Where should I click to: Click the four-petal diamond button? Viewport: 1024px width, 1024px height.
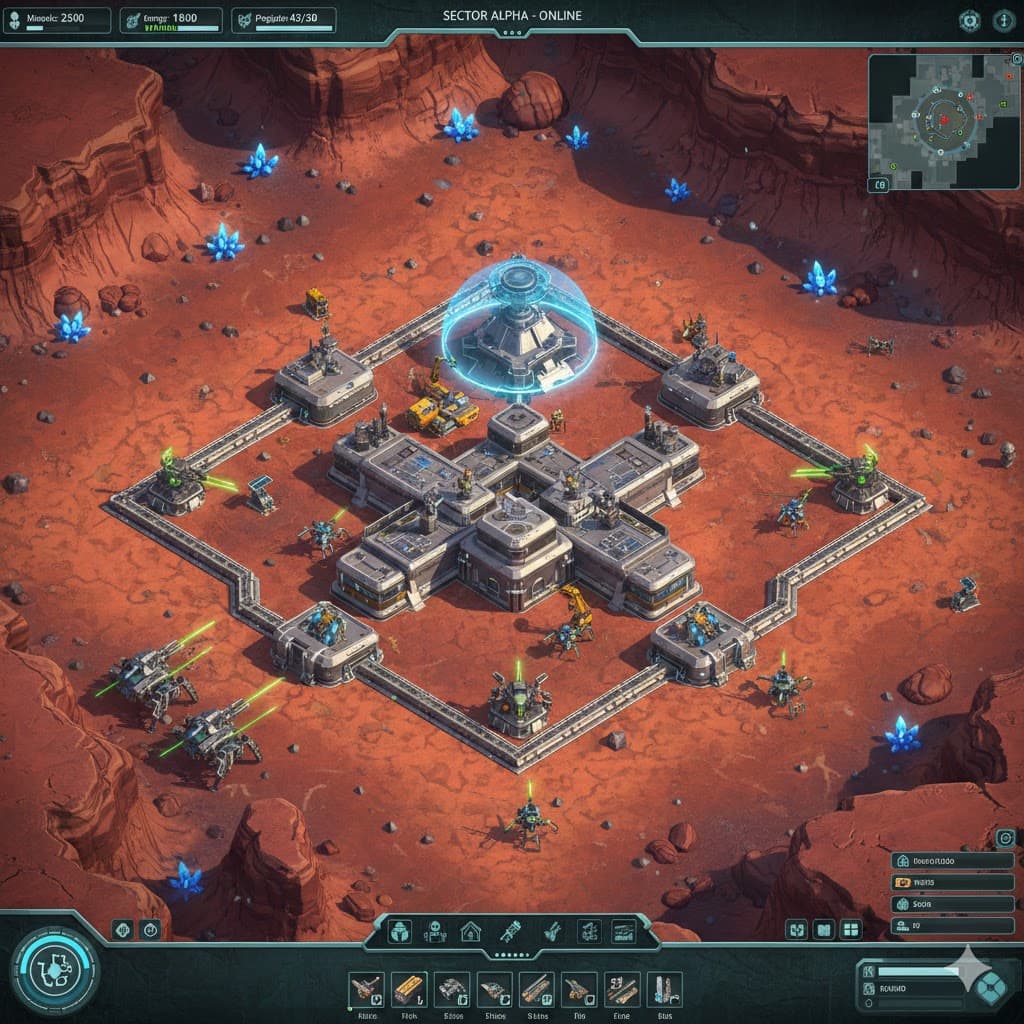(x=991, y=986)
